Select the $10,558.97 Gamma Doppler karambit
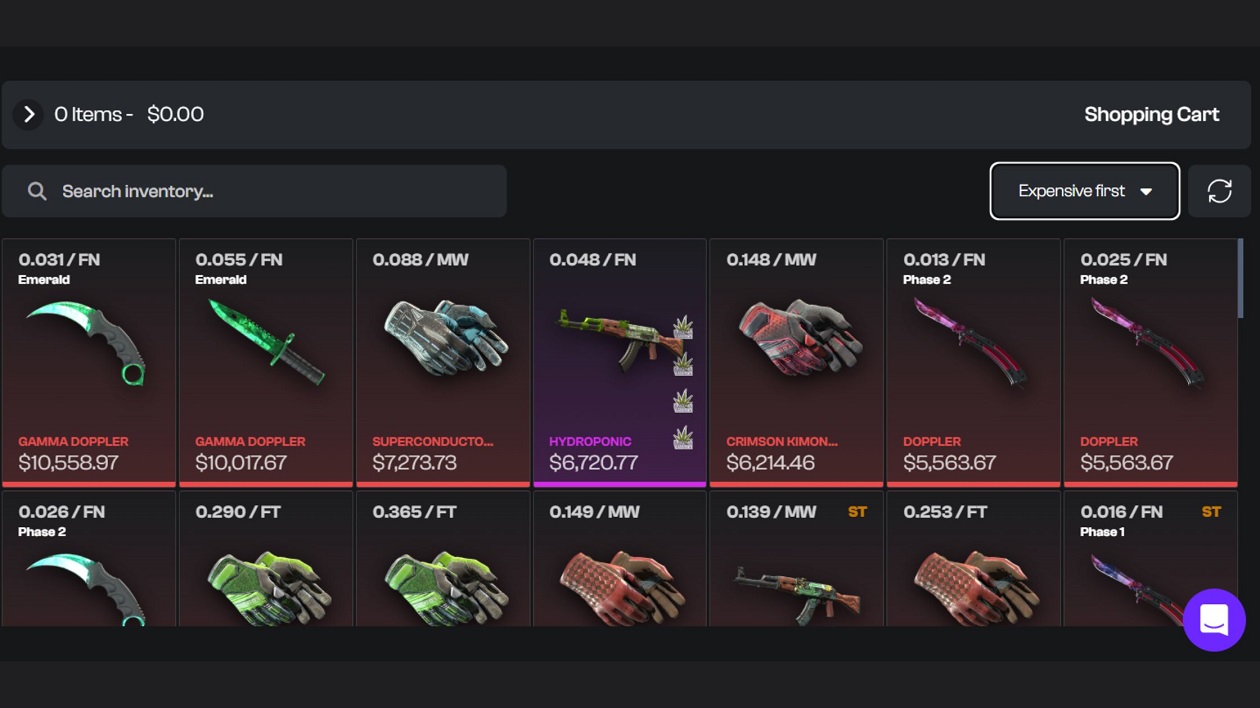Screen dimensions: 1260x708 89,361
